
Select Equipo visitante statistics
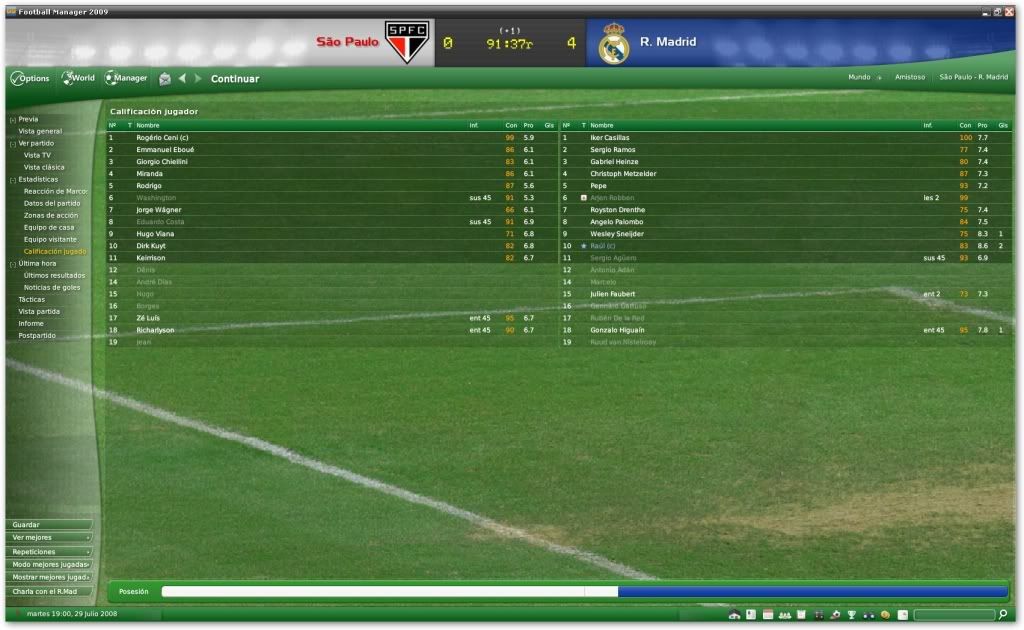(x=51, y=239)
